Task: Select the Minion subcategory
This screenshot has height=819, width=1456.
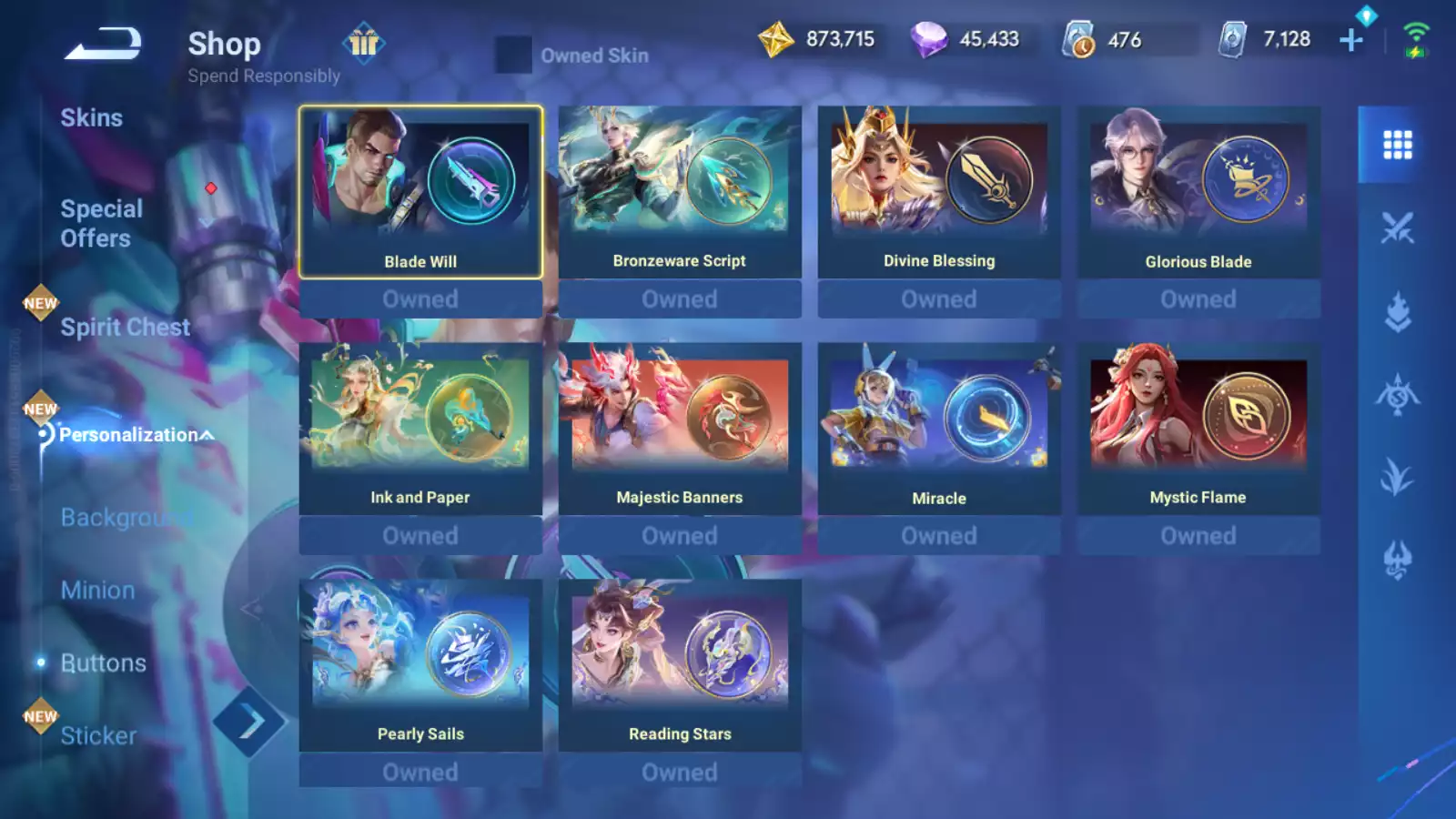Action: tap(97, 591)
